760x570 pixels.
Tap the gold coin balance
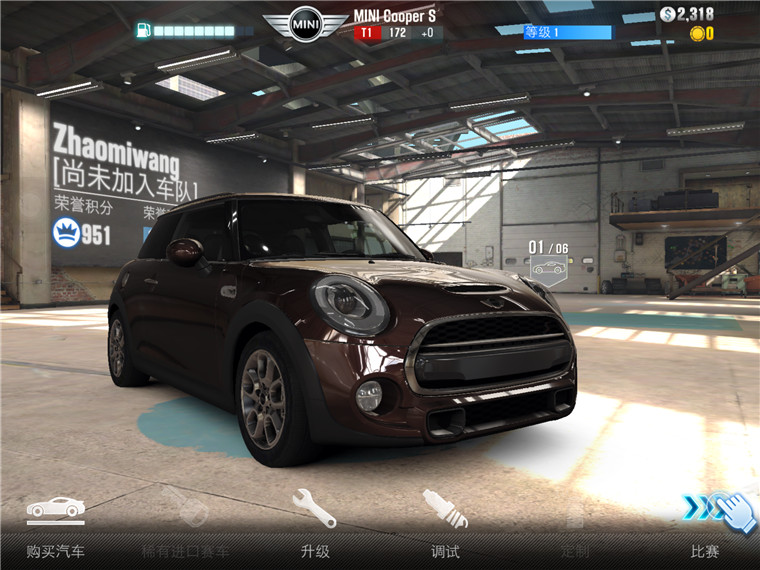701,34
